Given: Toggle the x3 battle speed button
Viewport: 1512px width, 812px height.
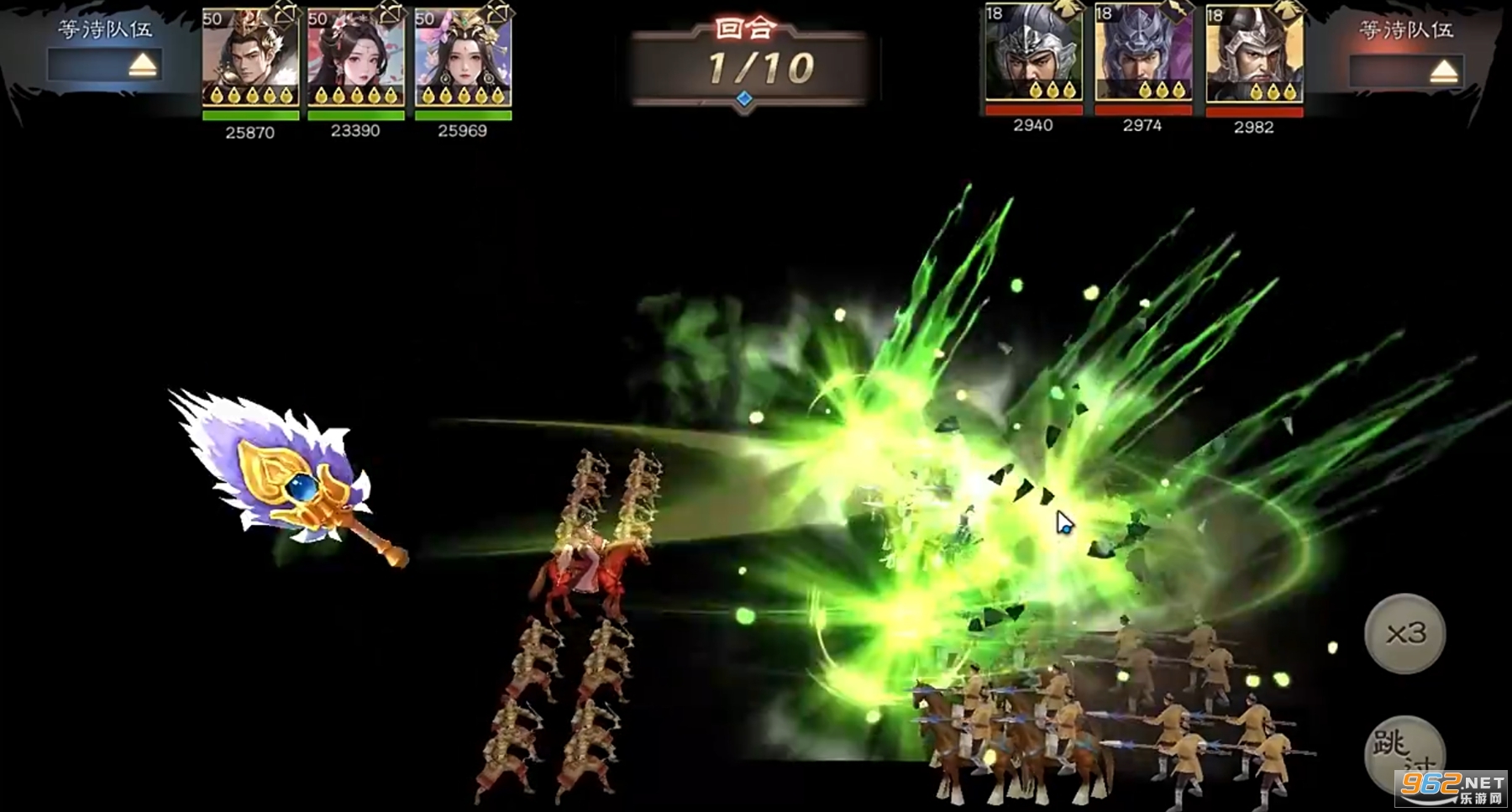Looking at the screenshot, I should point(1405,633).
